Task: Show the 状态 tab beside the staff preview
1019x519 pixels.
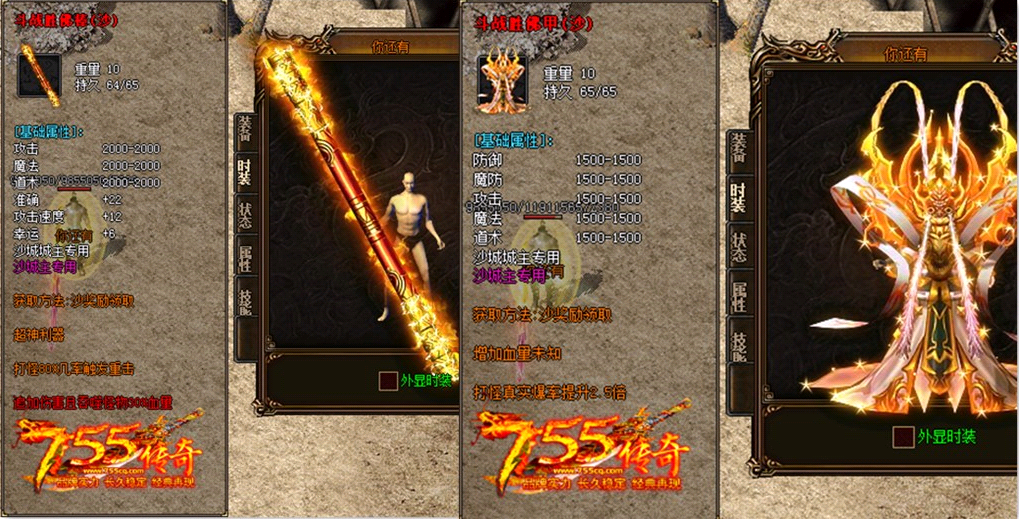Action: 244,215
